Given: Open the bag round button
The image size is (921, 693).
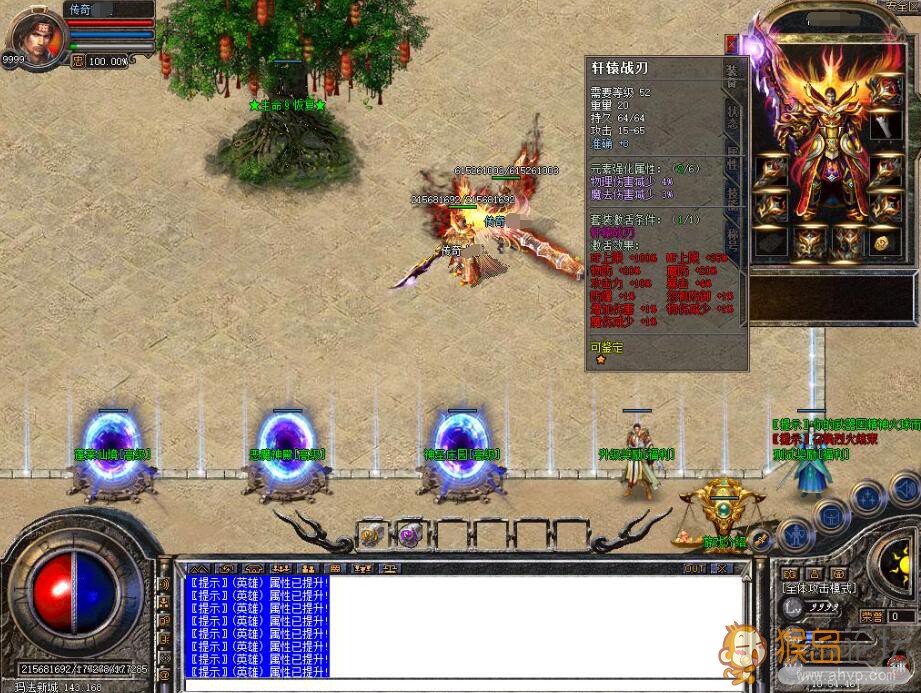Looking at the screenshot, I should pyautogui.click(x=831, y=515).
